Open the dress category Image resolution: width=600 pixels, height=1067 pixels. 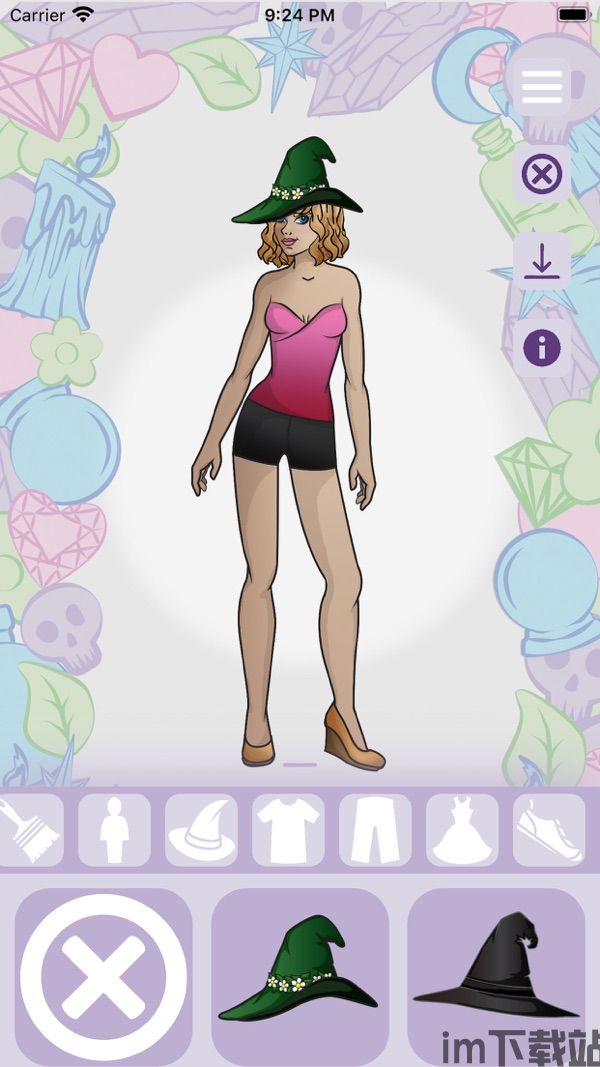(462, 829)
